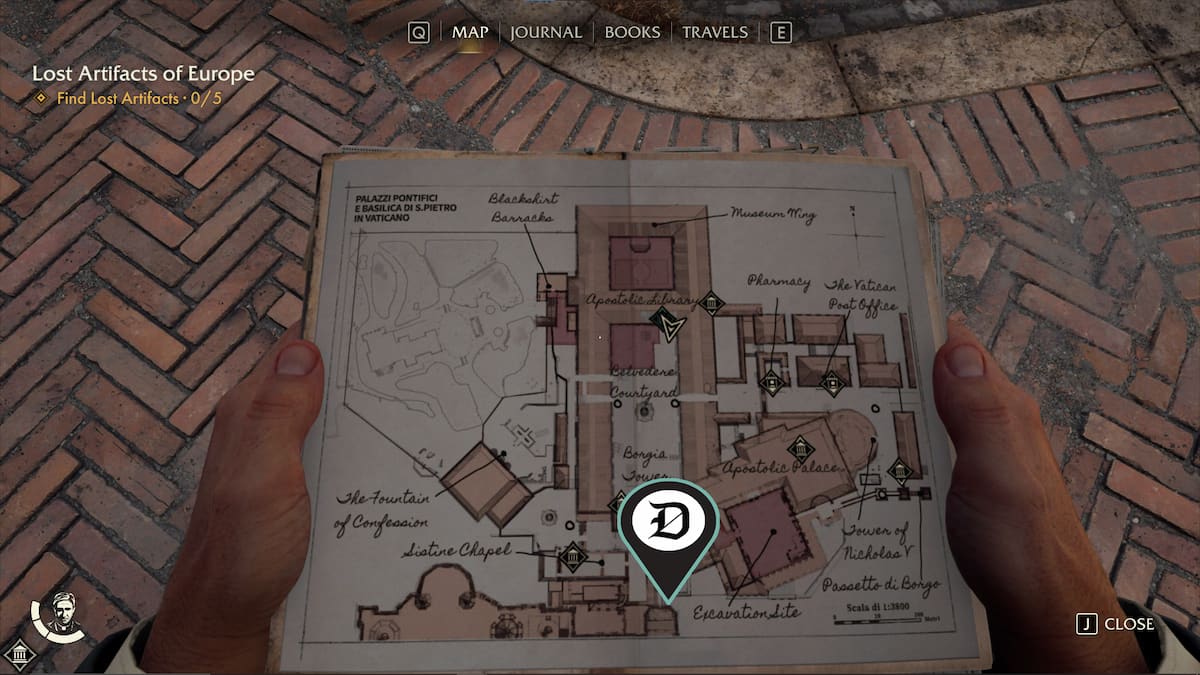Select the Sistine Chapel map marker
Viewport: 1200px width, 675px height.
(x=573, y=556)
